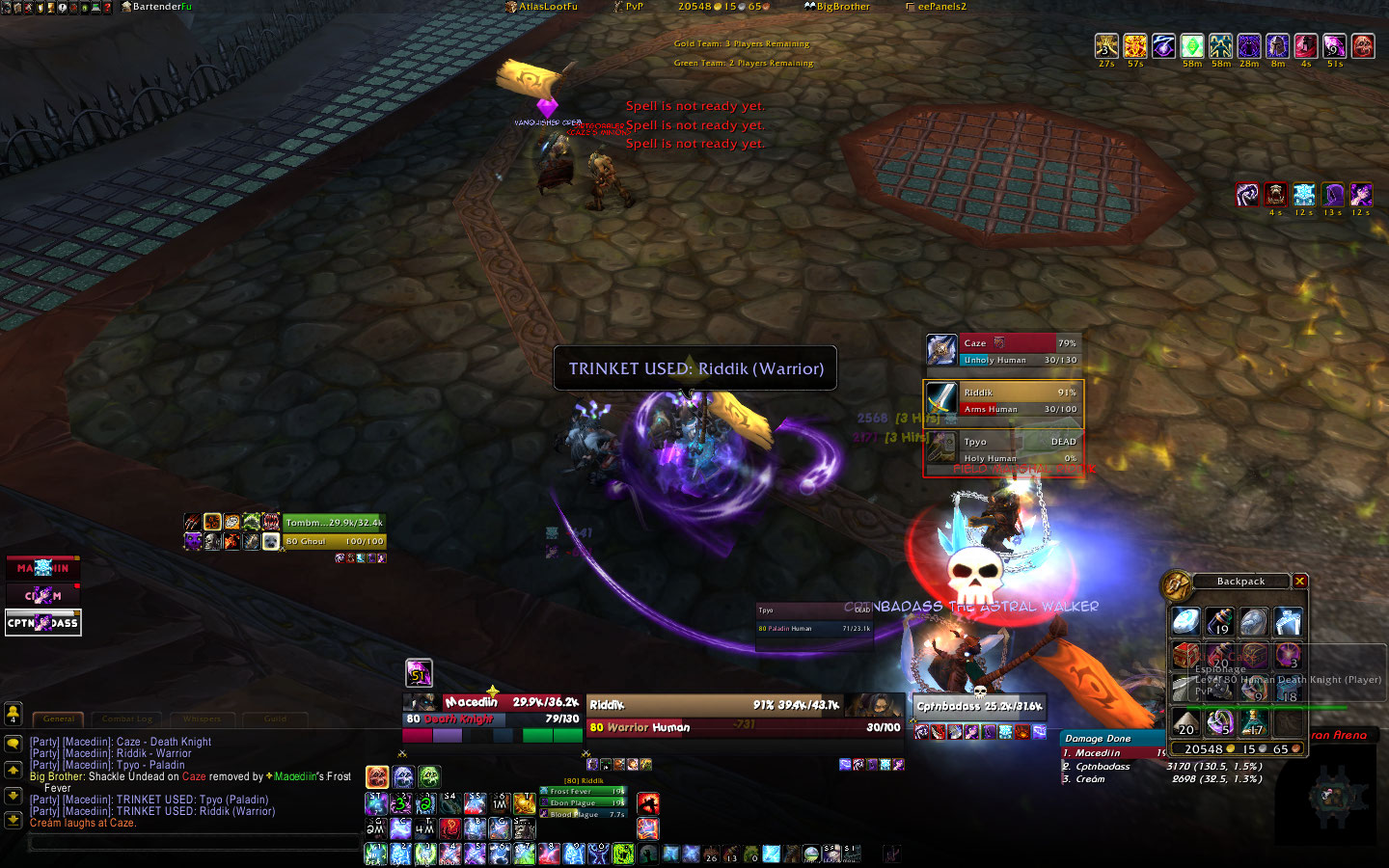Open the chat speech bubble menu
This screenshot has height=868, width=1389.
(x=14, y=744)
